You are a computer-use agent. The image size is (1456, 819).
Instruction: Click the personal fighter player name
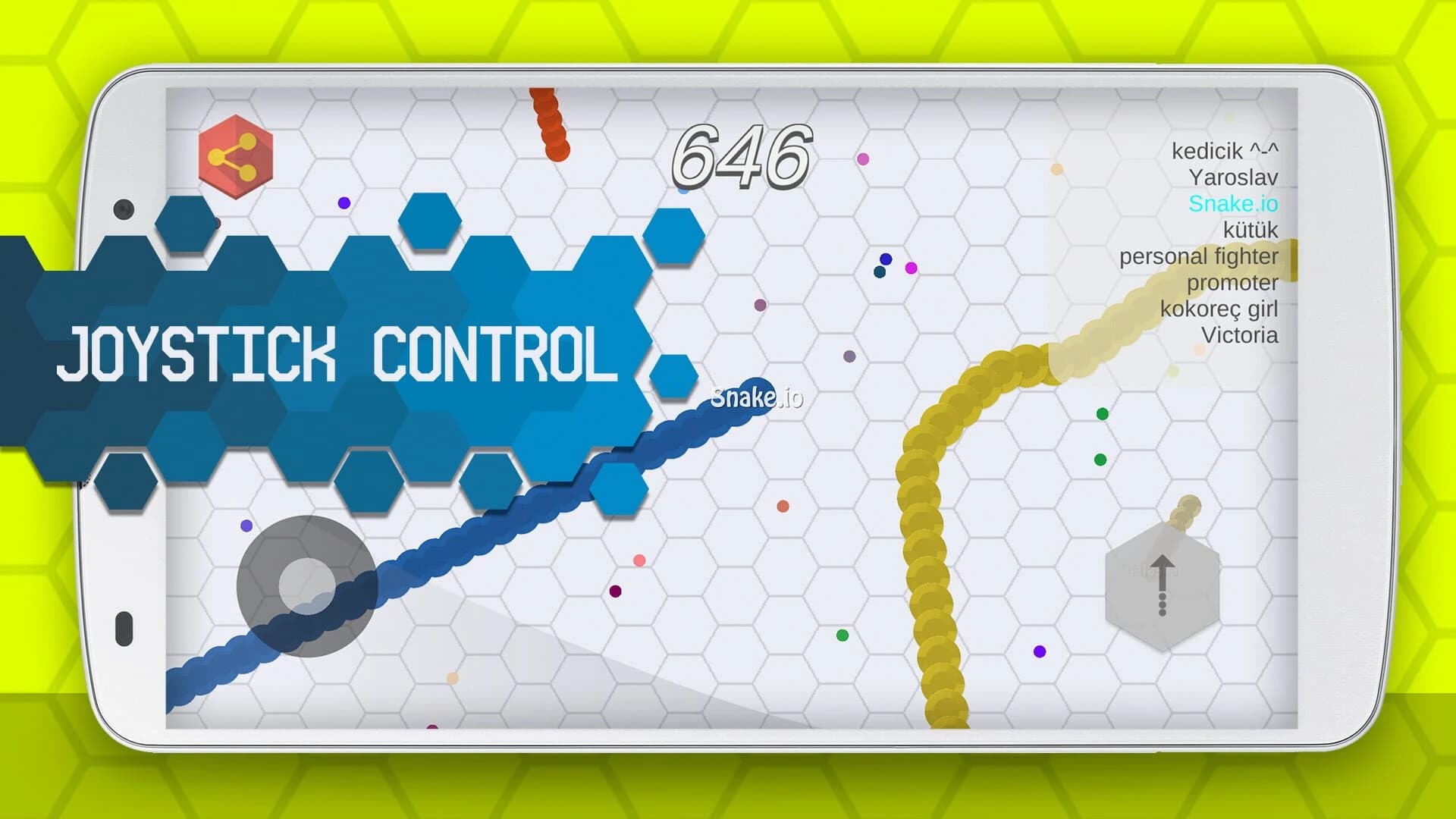[1198, 256]
